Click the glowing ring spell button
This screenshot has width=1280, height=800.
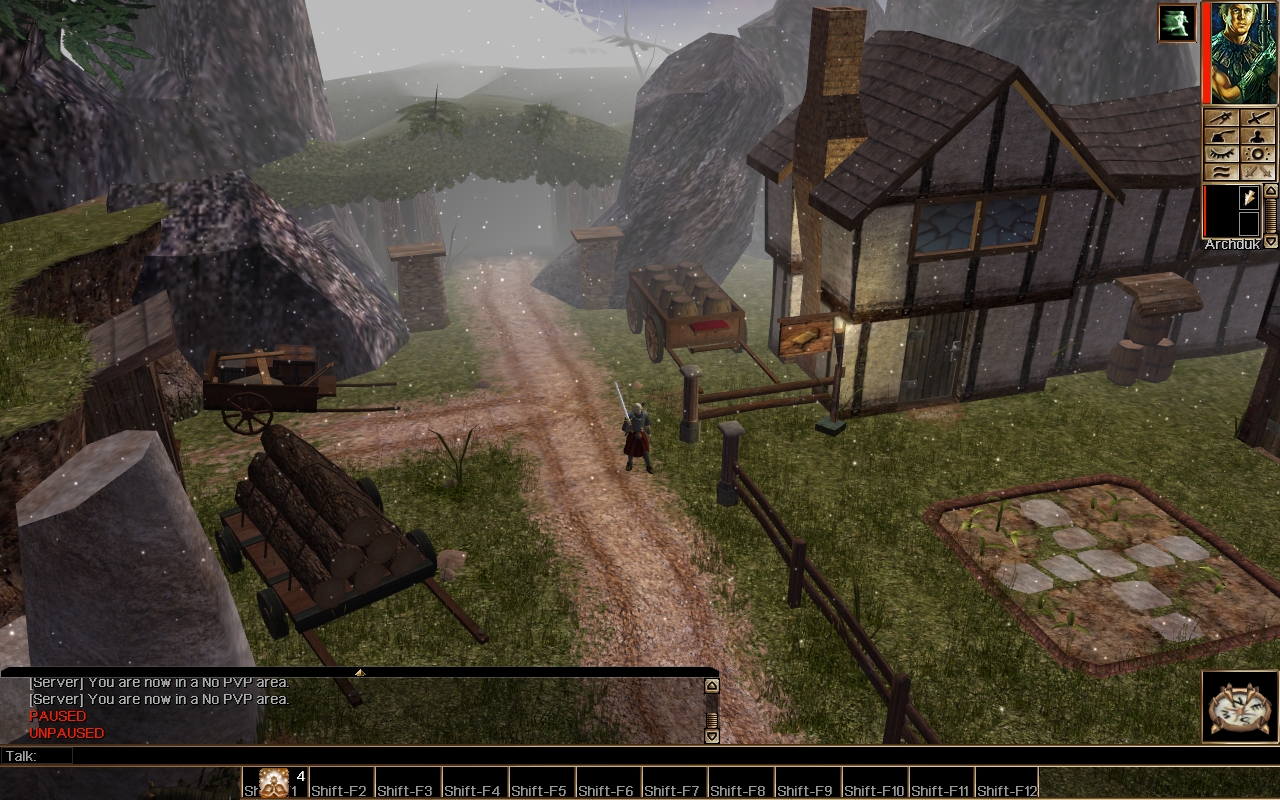tap(1259, 153)
